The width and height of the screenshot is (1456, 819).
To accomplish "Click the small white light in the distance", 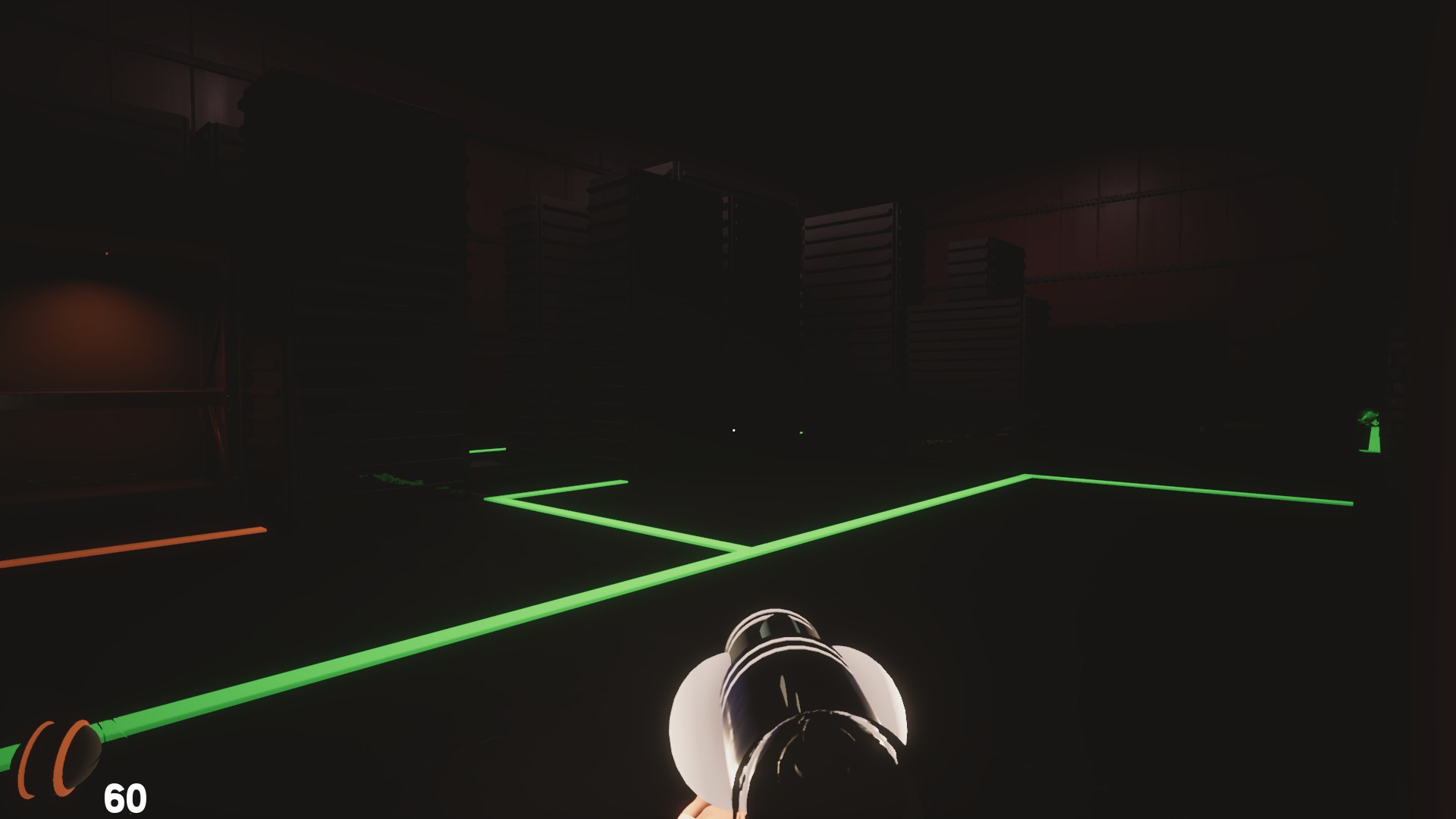I will pos(733,431).
